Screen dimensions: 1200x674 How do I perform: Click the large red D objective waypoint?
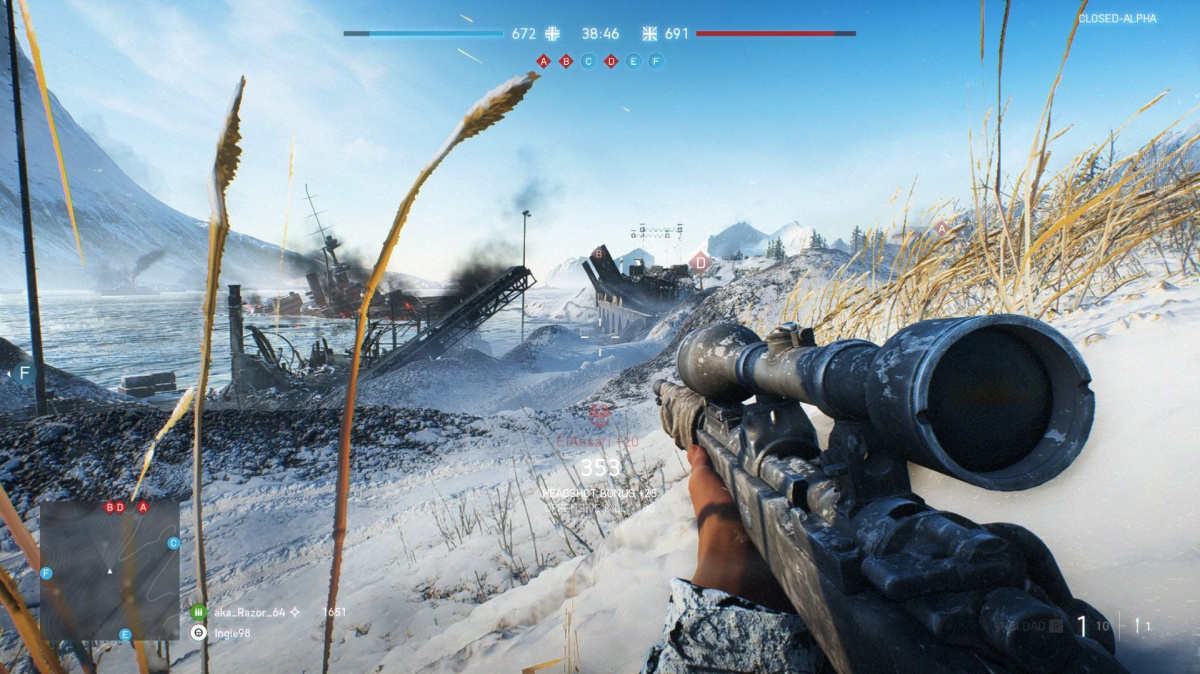click(x=701, y=263)
